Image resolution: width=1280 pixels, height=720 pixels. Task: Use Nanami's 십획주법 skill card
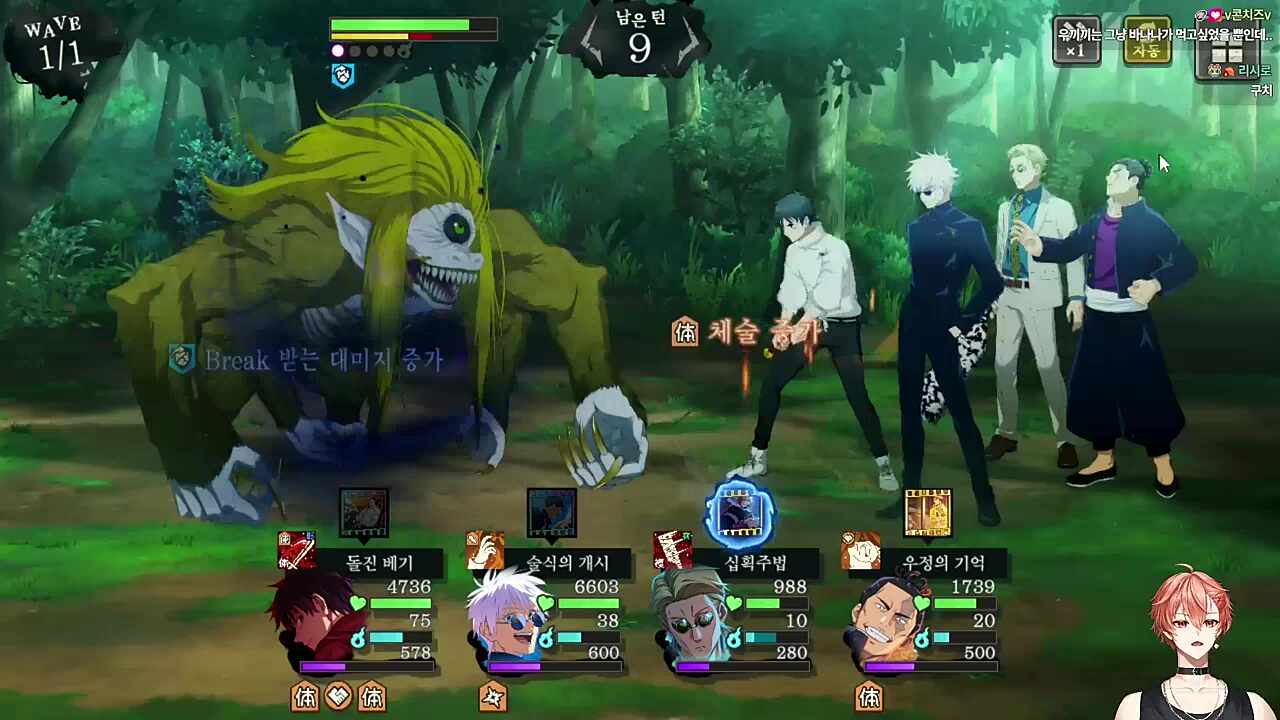757,563
